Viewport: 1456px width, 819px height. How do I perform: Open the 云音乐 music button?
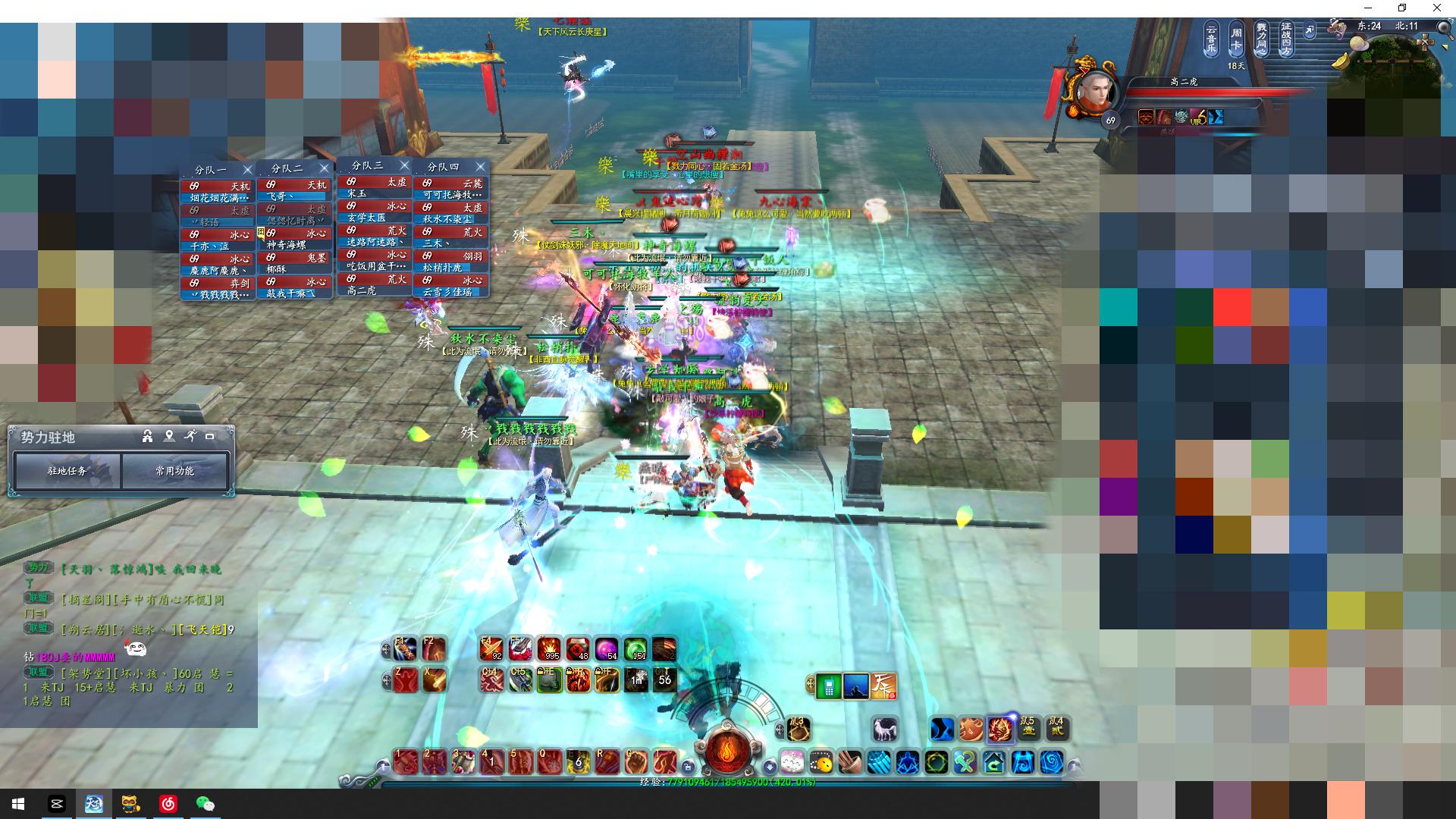1211,39
